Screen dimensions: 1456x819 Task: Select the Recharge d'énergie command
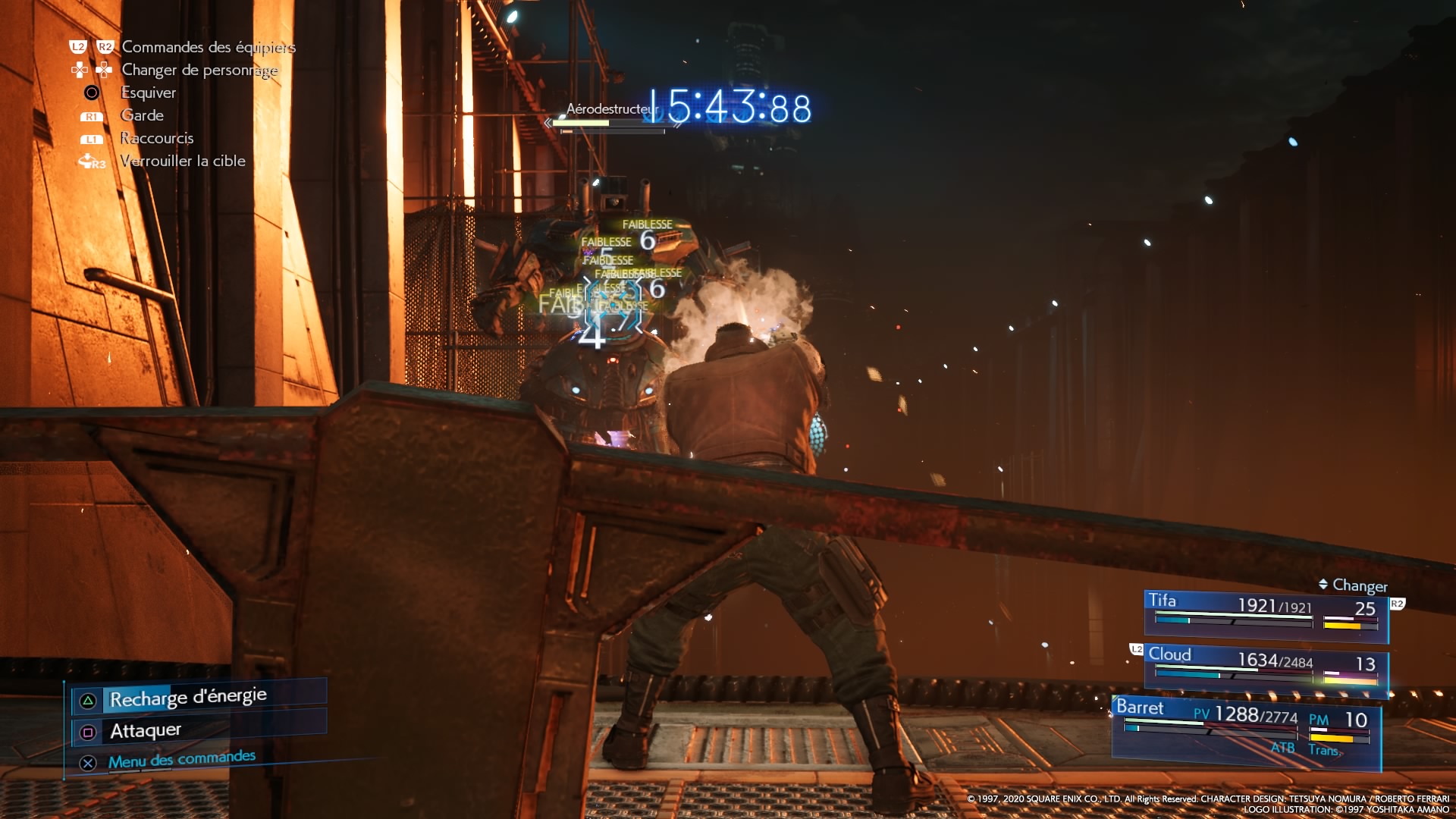(x=188, y=698)
